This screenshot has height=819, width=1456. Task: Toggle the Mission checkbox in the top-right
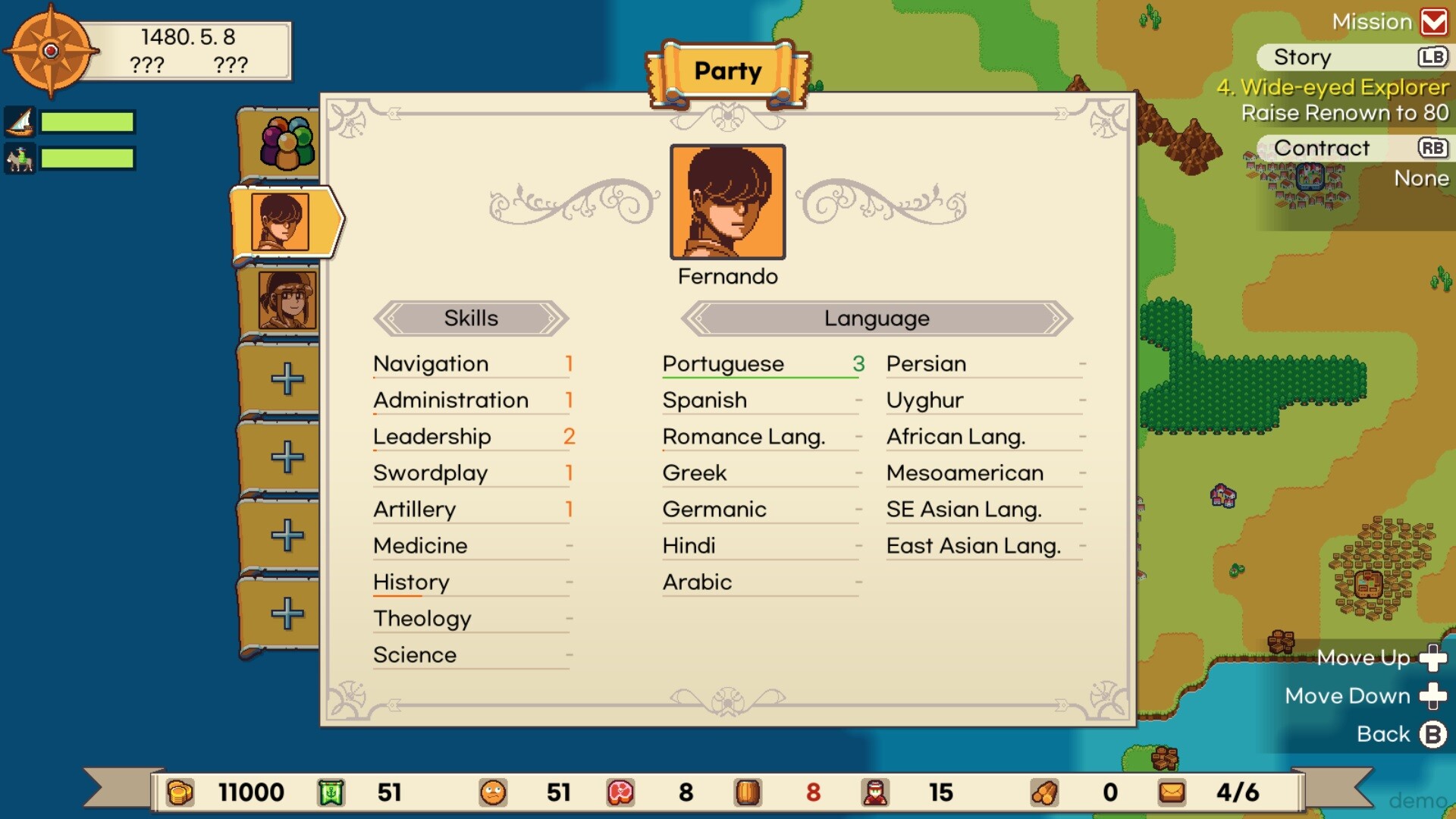tap(1436, 21)
